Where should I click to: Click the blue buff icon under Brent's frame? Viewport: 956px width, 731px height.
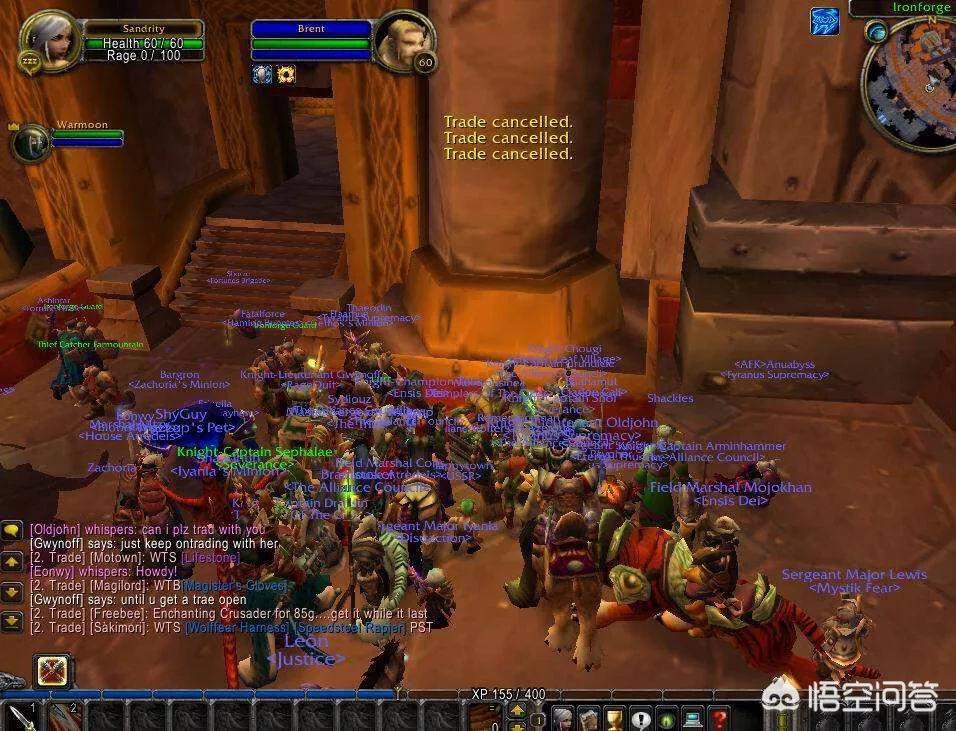click(x=263, y=74)
